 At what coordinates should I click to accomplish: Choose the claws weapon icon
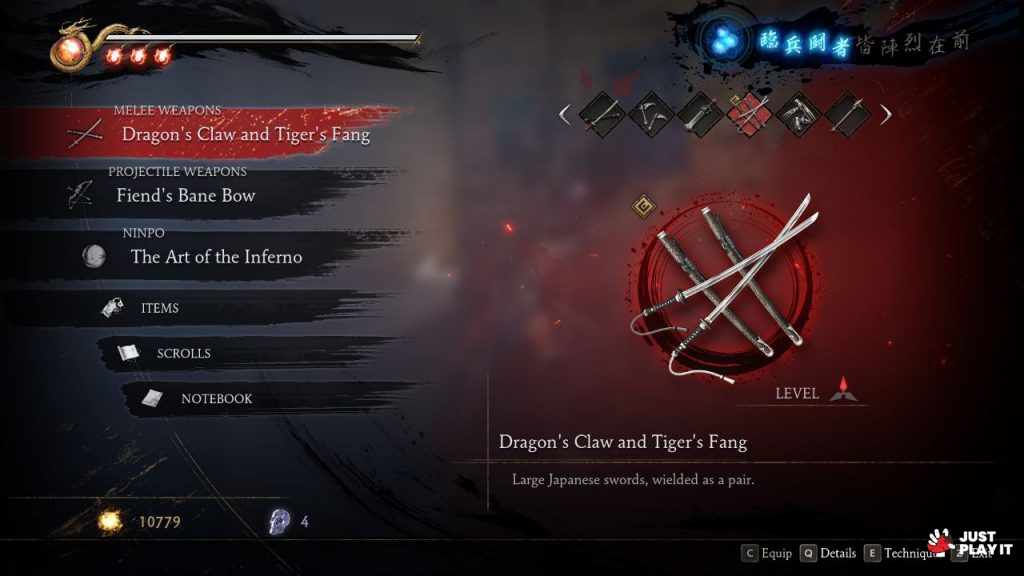click(798, 114)
